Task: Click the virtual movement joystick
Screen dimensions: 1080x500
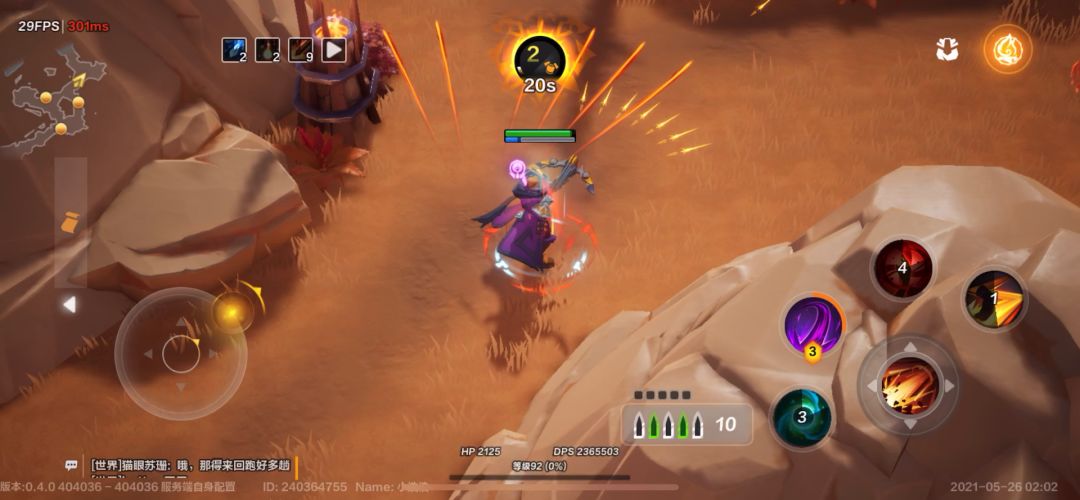Action: (x=180, y=353)
